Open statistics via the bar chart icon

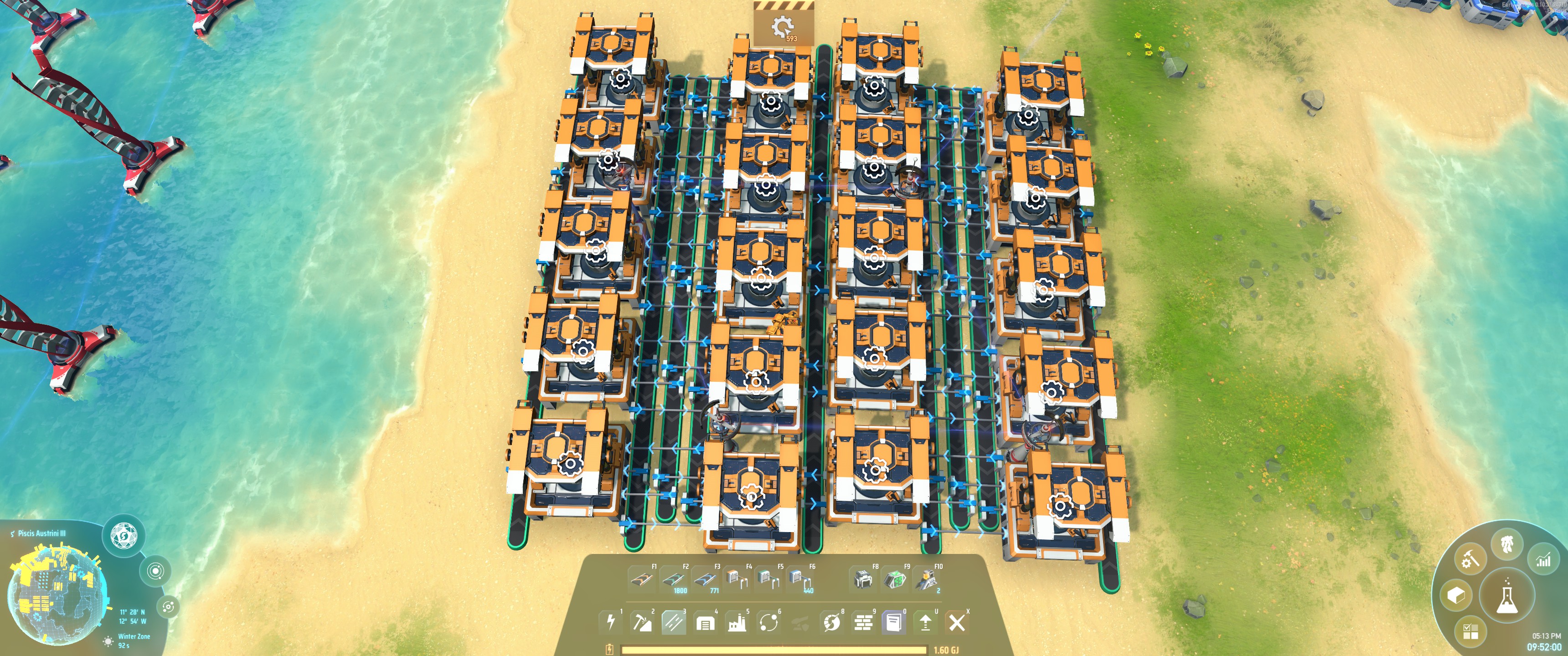pyautogui.click(x=1544, y=560)
